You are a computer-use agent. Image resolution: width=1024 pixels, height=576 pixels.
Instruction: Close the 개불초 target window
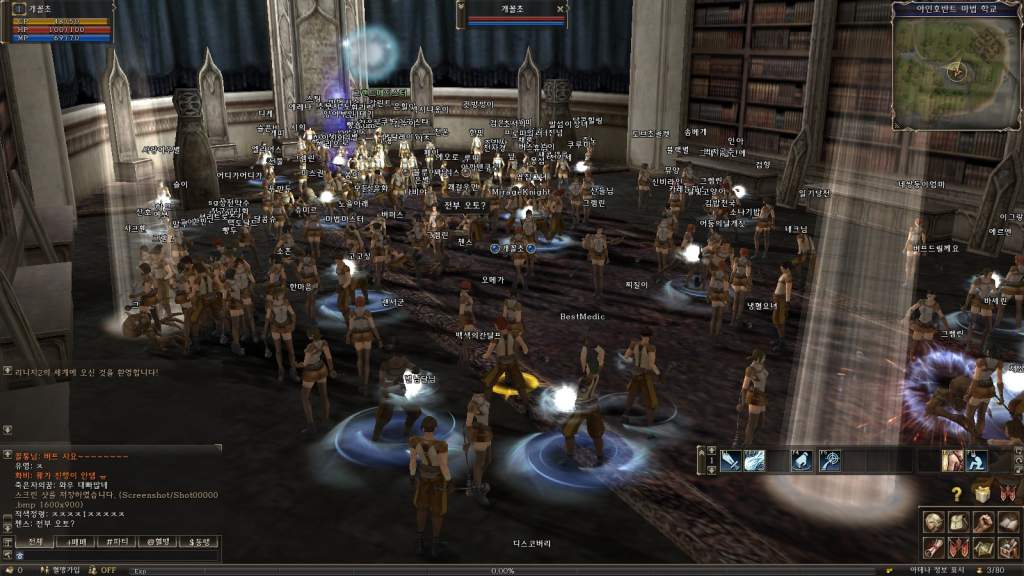click(561, 8)
